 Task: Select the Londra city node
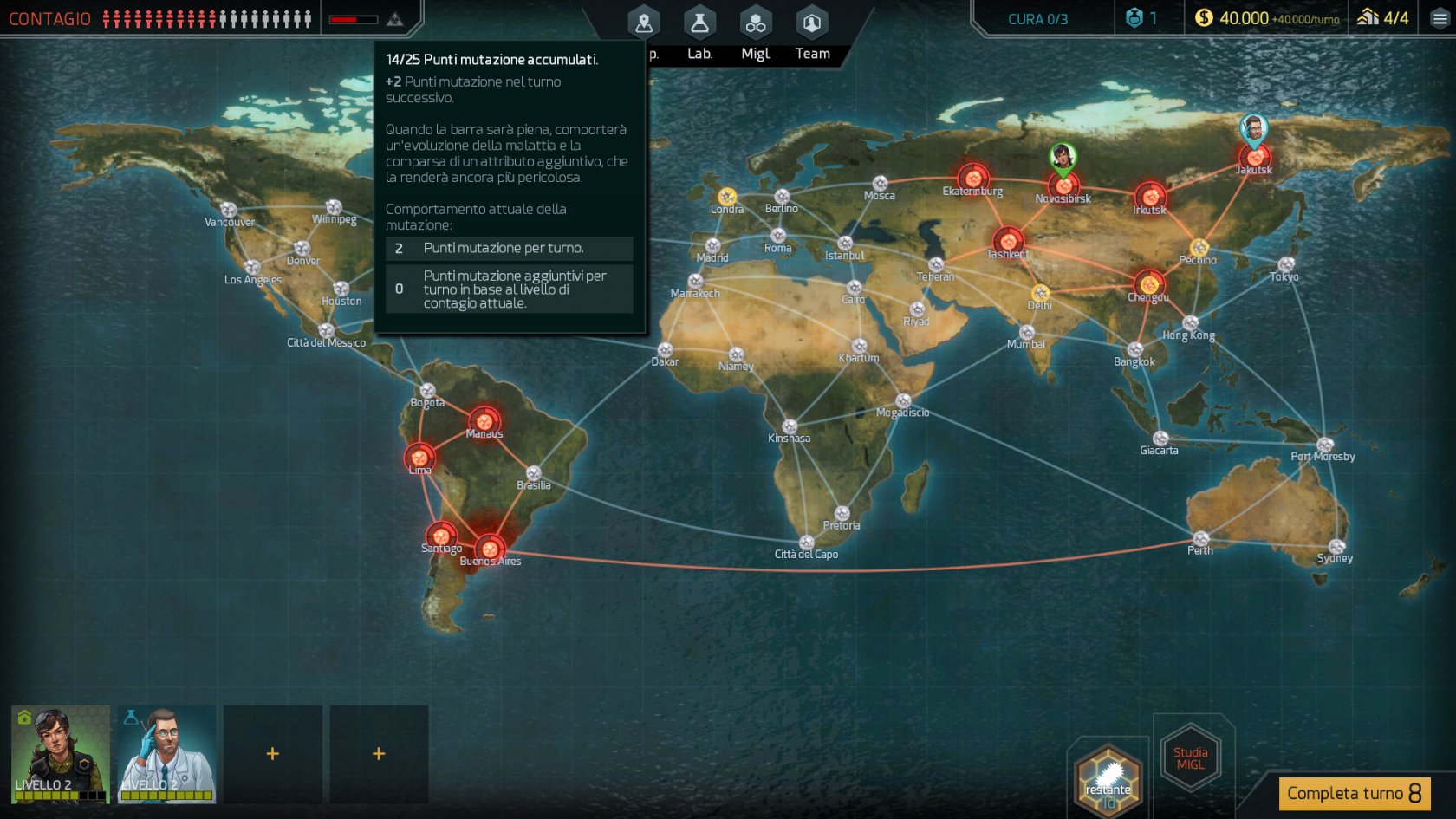pos(727,197)
